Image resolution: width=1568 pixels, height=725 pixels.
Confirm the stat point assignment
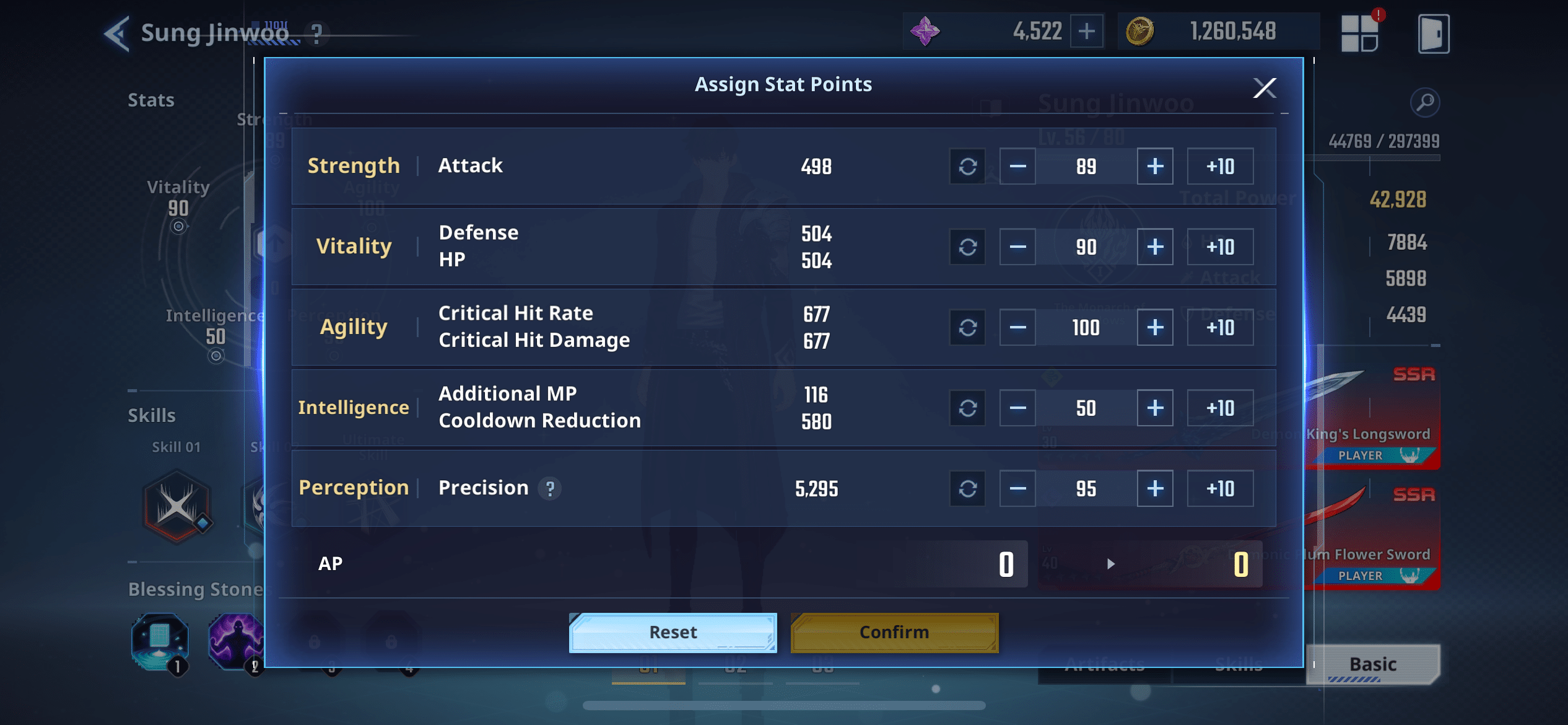point(894,631)
